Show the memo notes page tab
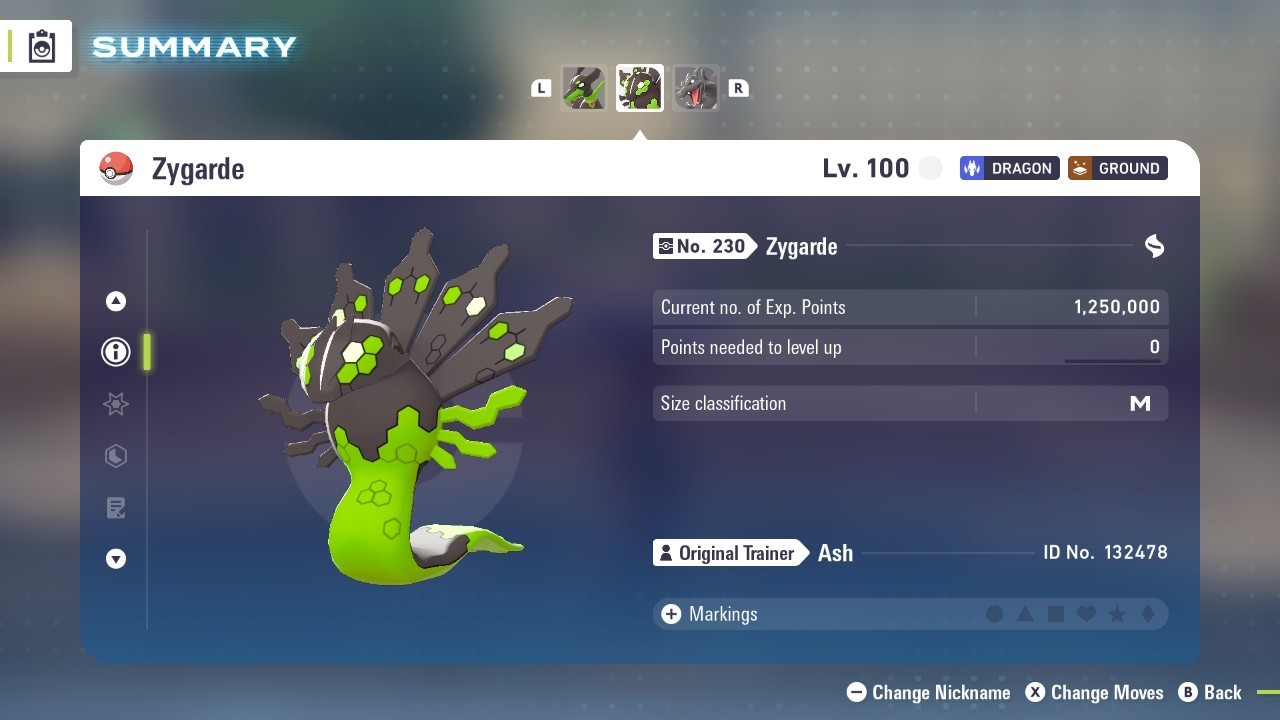Screen dimensions: 1280x720 click(x=116, y=508)
